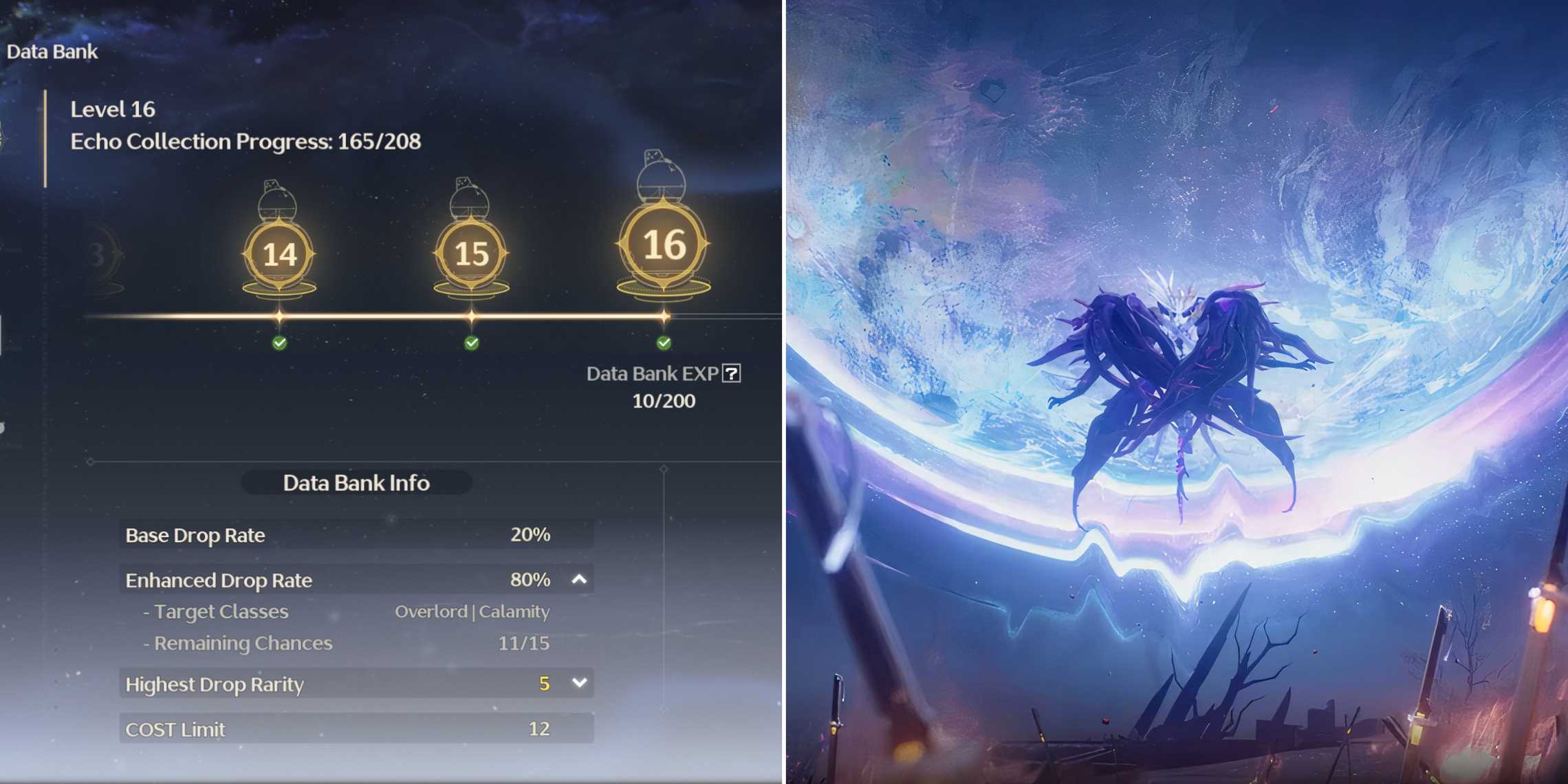Select the Data Bank Info tab

click(x=355, y=483)
